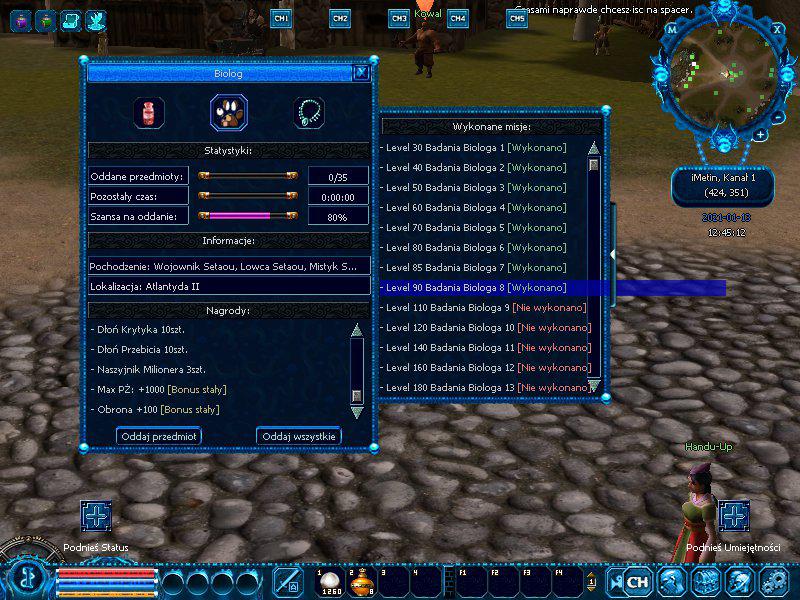Click the 'Oddaj przedmiot' button
Image resolution: width=800 pixels, height=600 pixels.
click(158, 436)
